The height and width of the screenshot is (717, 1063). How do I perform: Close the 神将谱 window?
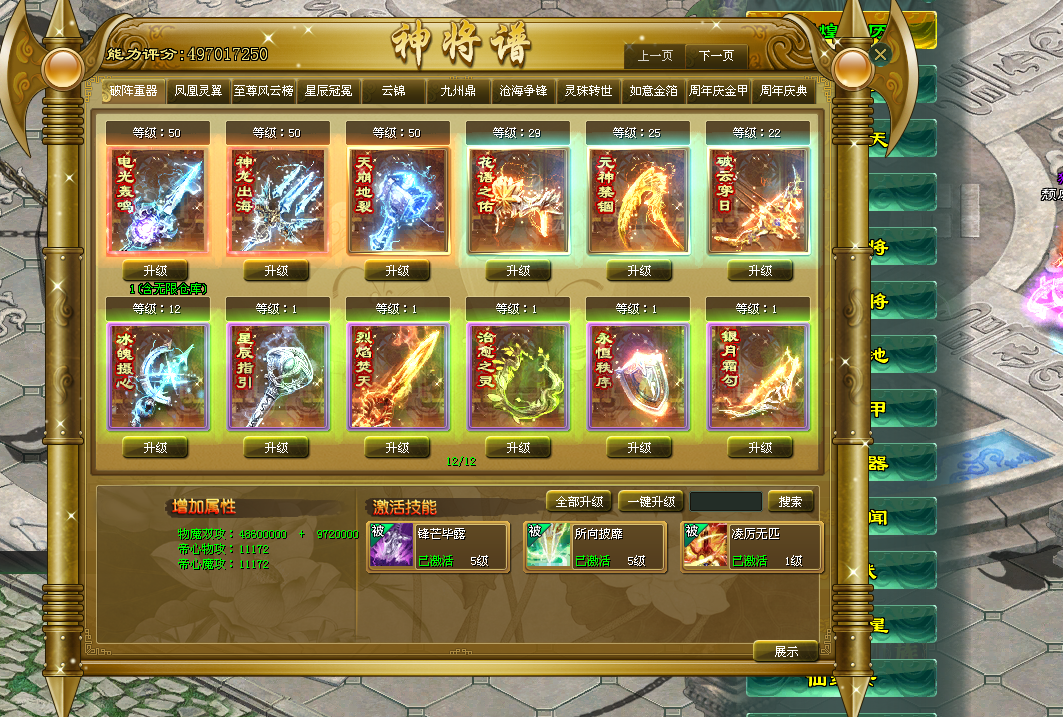click(880, 55)
